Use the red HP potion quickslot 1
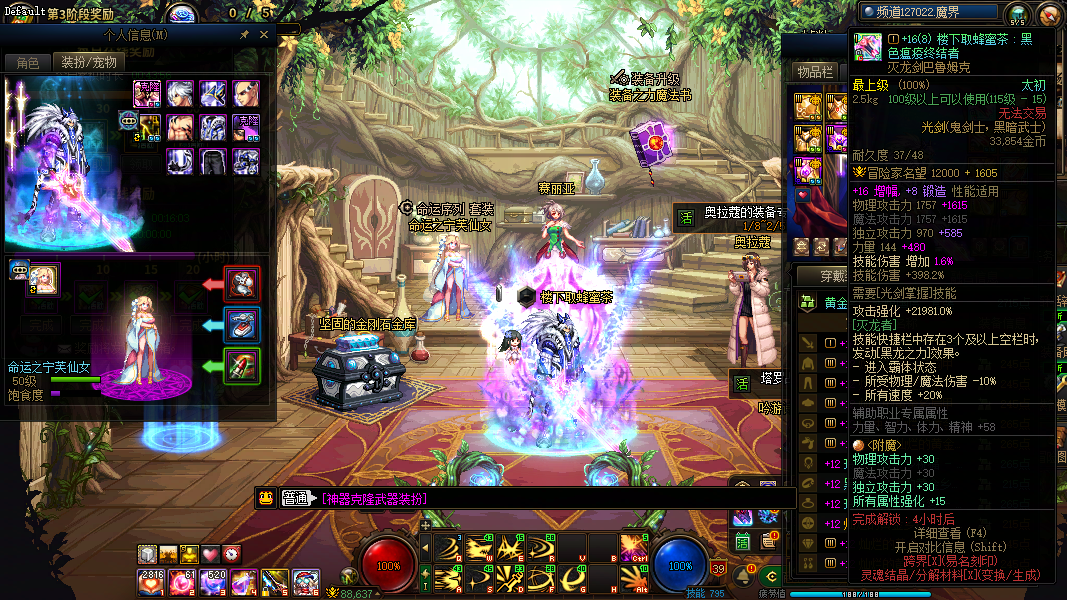Screen dimensions: 1067x600 (153, 581)
